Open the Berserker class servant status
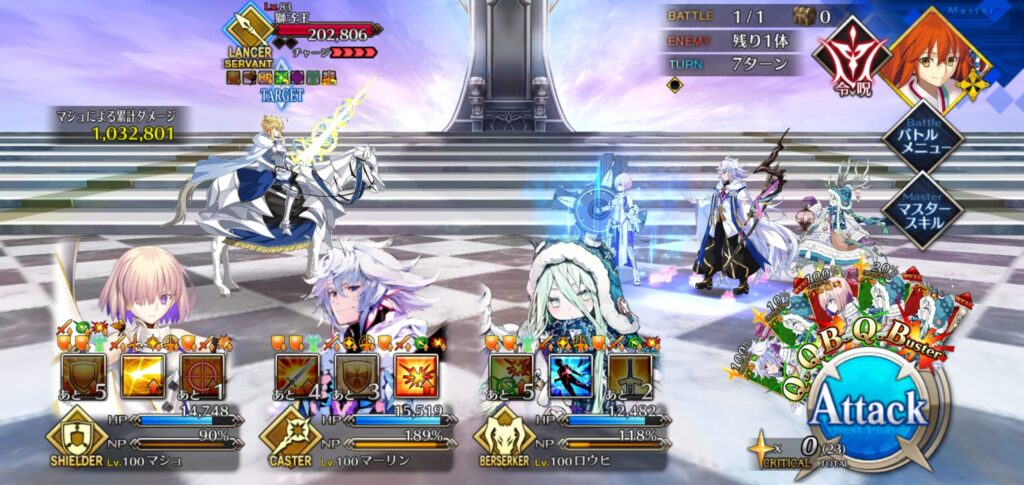Screen dimensions: 1024x485 pyautogui.click(x=505, y=436)
